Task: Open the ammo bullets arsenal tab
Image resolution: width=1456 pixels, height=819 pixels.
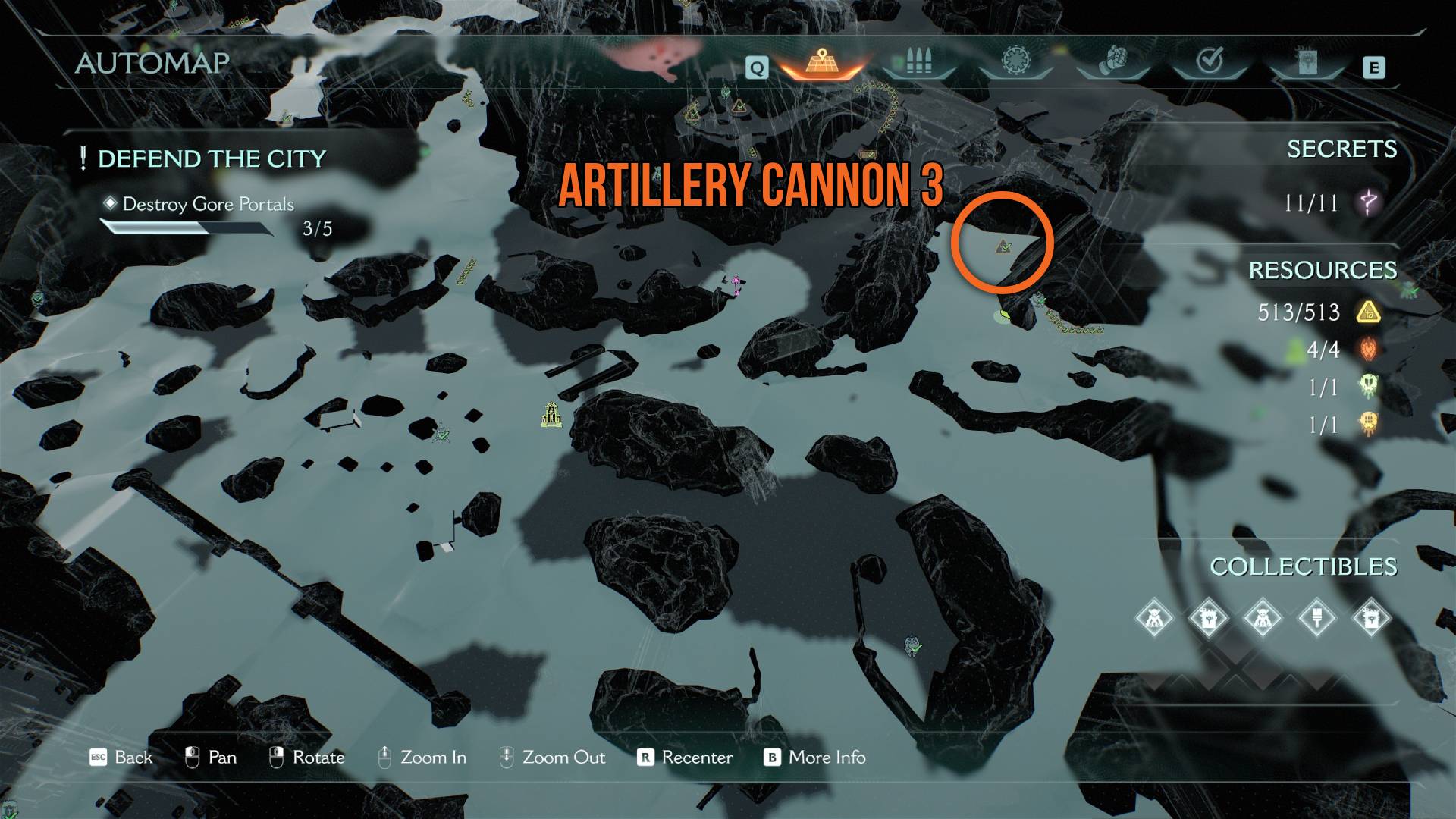Action: 918,61
